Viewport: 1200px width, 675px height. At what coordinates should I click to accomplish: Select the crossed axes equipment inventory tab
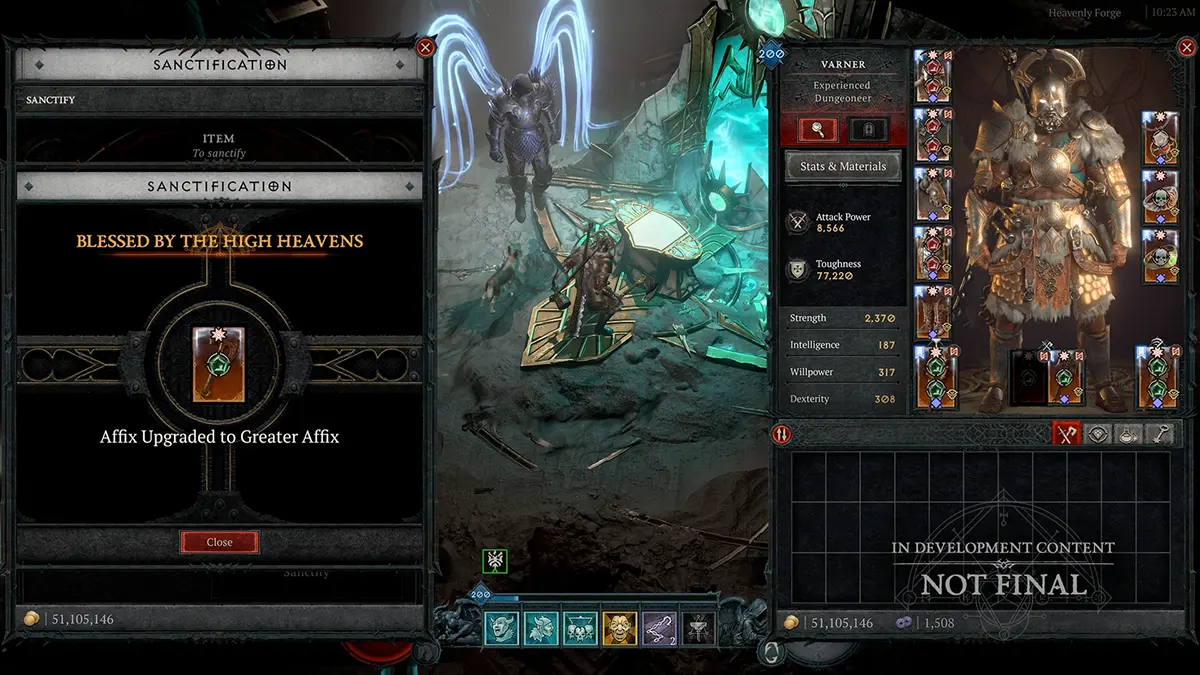coord(1067,433)
